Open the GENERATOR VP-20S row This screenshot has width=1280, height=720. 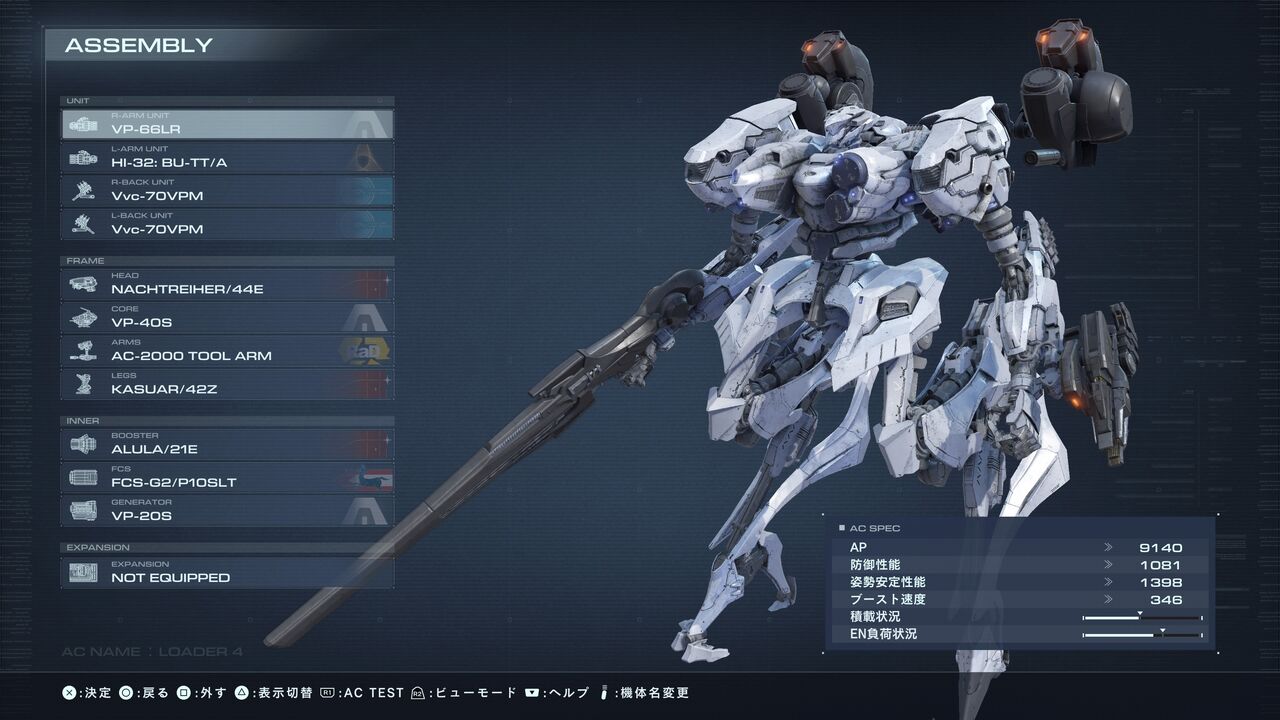point(227,510)
